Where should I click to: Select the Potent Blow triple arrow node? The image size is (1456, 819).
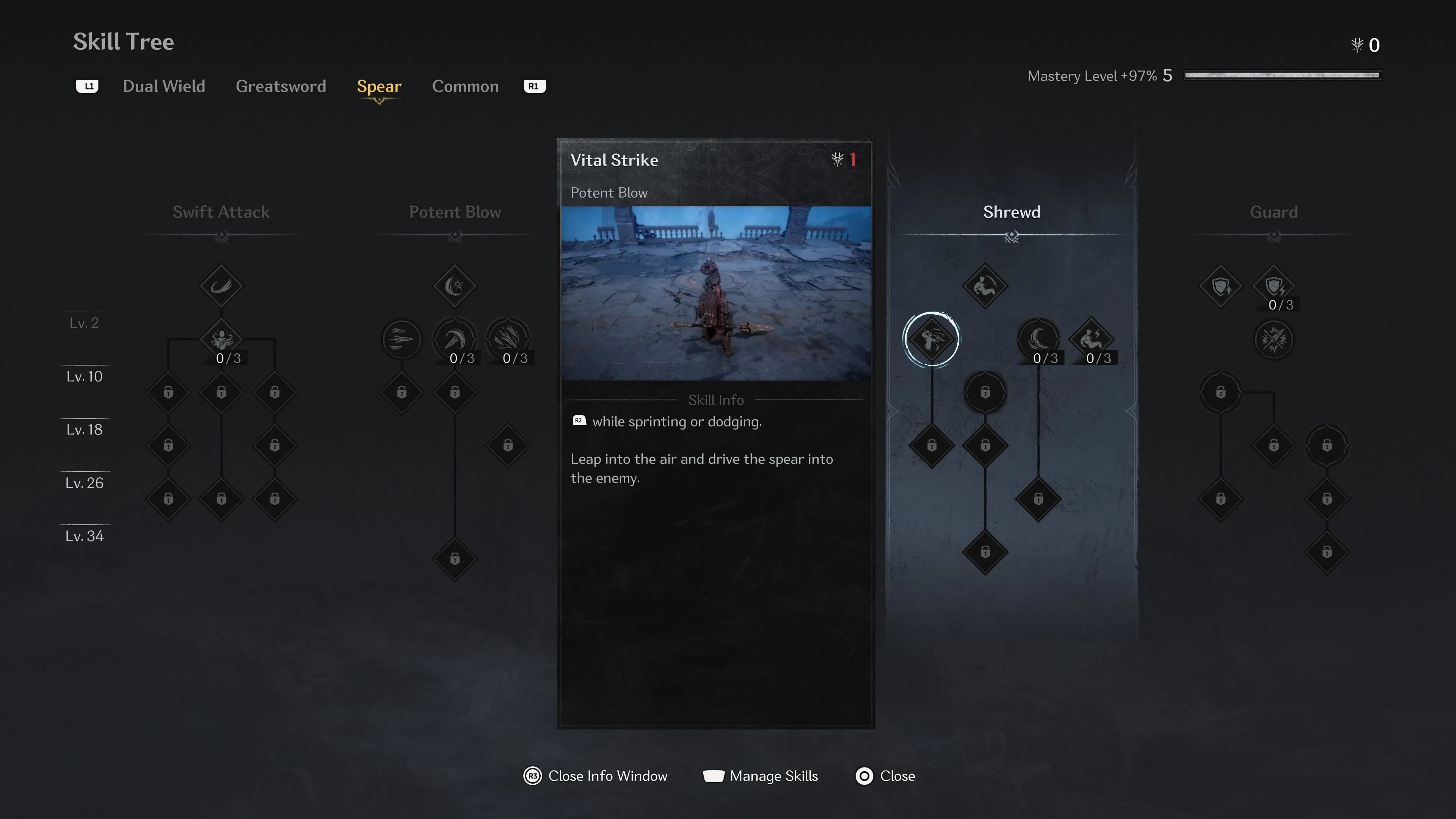click(x=401, y=339)
